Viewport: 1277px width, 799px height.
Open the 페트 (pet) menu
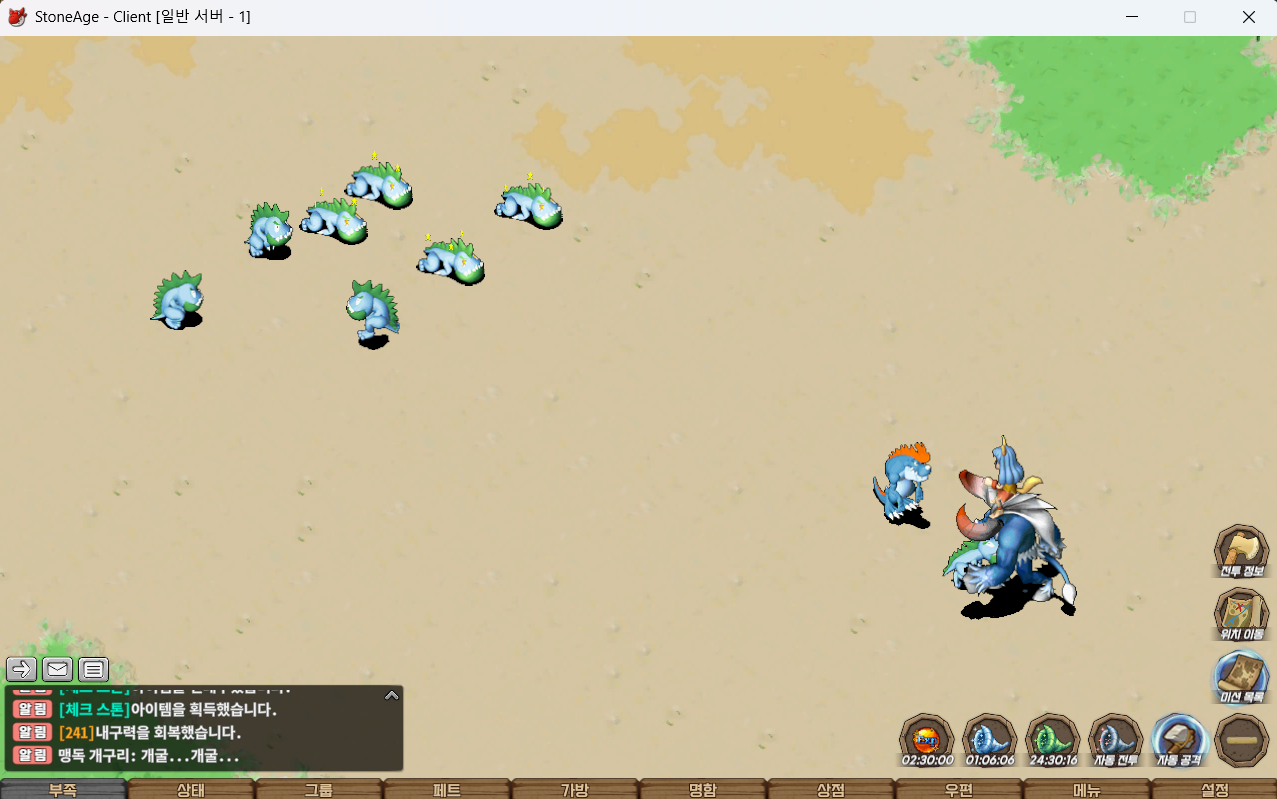tap(447, 789)
